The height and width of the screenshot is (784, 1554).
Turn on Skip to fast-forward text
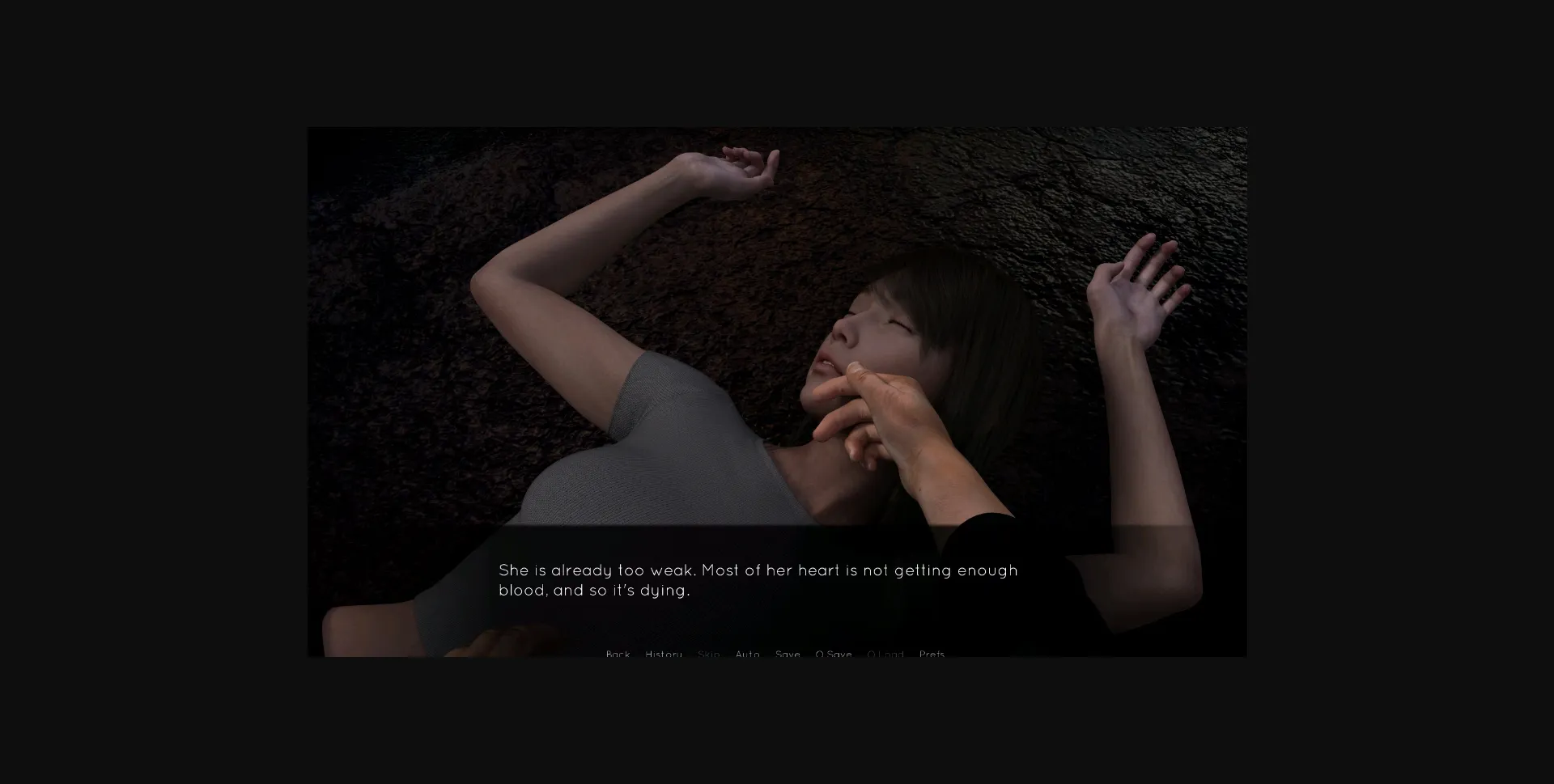pyautogui.click(x=709, y=654)
